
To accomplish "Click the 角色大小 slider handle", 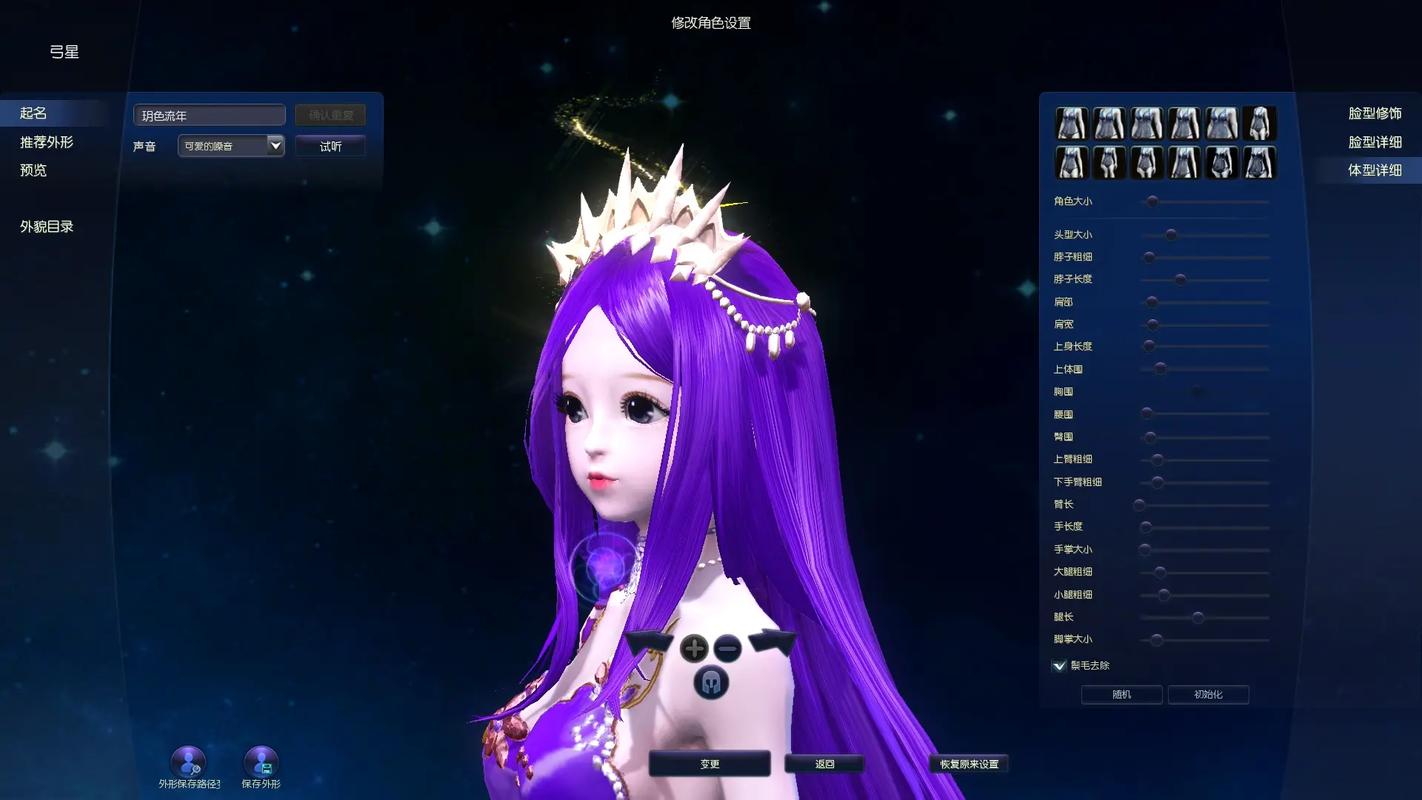I will [1152, 202].
